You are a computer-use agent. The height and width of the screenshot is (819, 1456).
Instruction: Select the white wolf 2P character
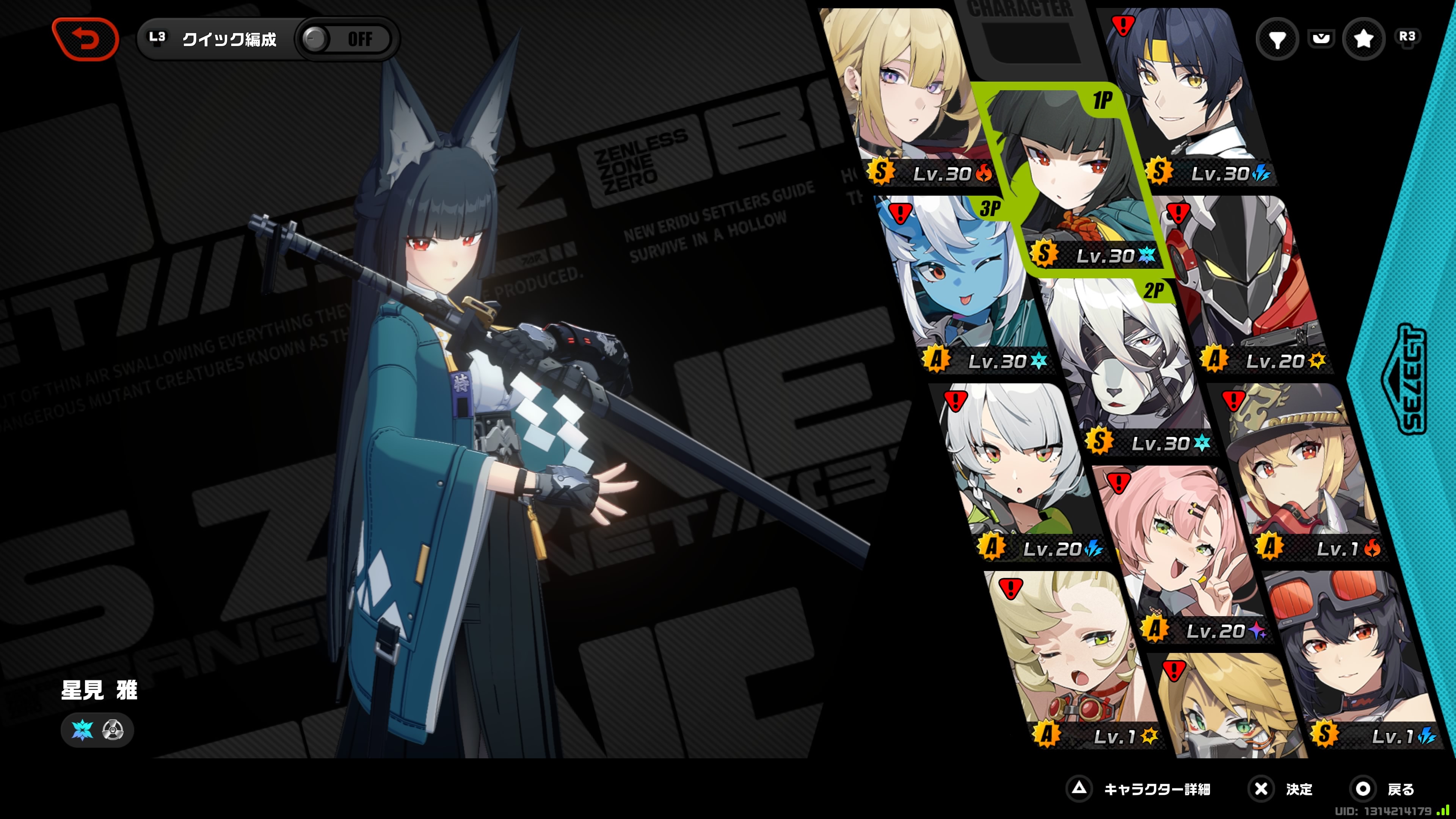(1125, 367)
